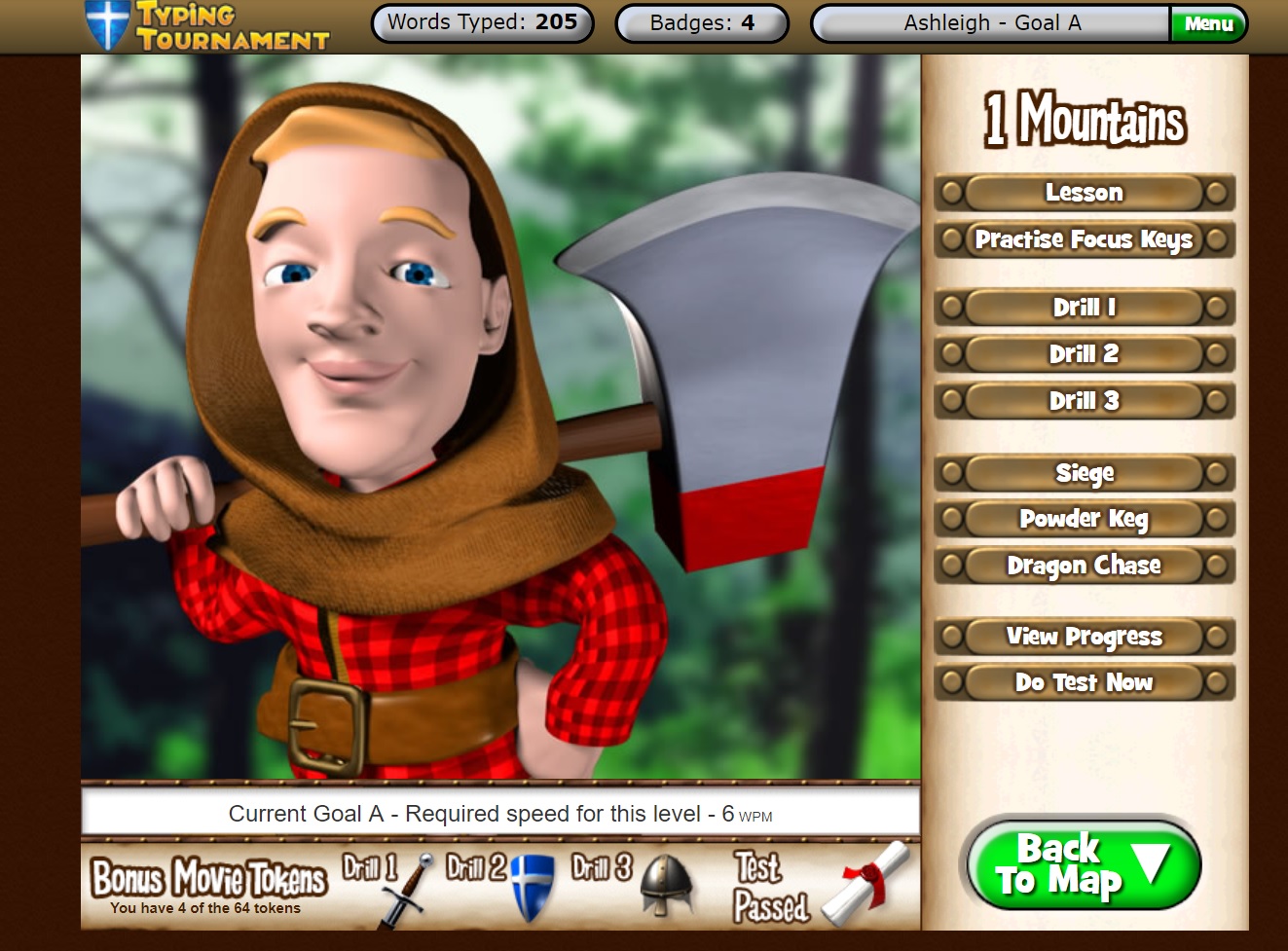
Task: Start Dragon Chase
Action: tap(1083, 566)
